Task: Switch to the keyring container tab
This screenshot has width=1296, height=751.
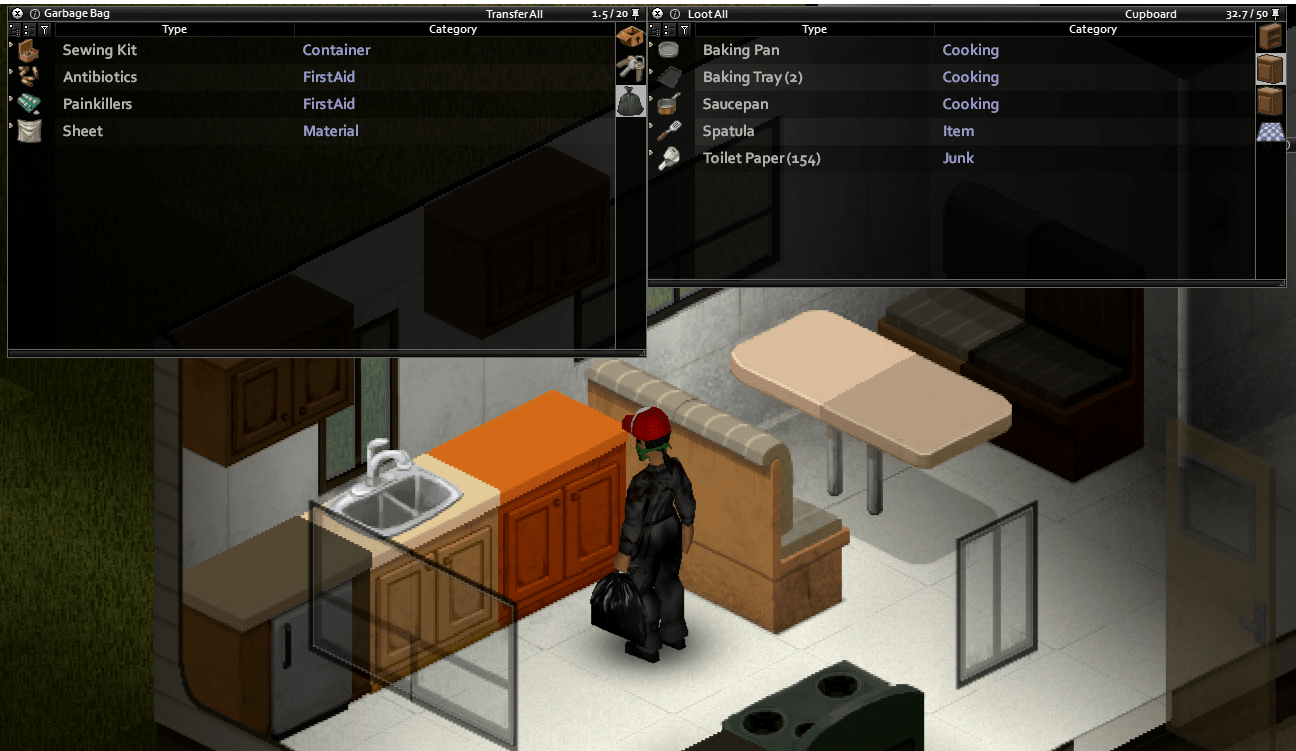Action: (x=630, y=67)
